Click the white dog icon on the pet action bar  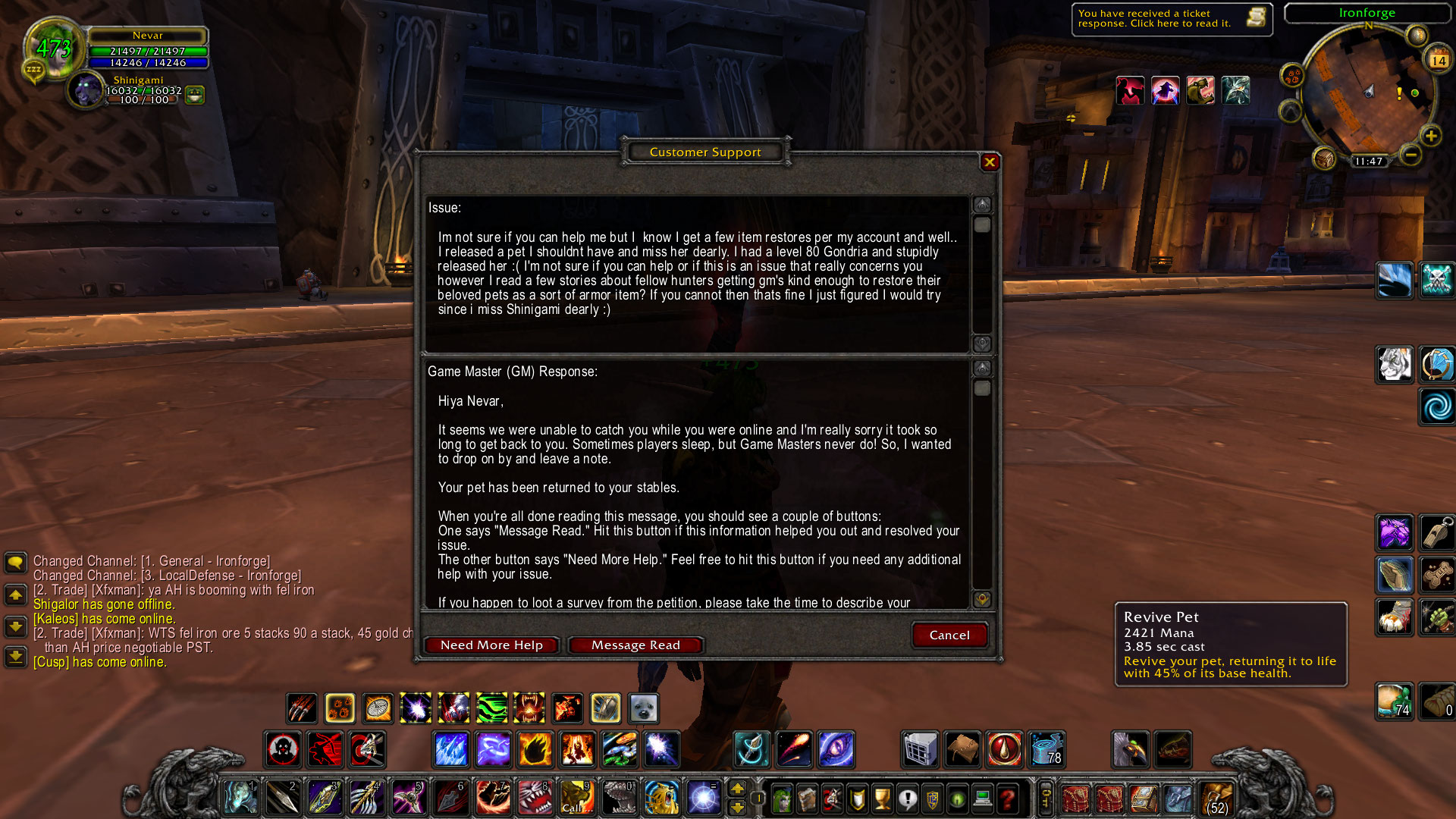click(644, 708)
